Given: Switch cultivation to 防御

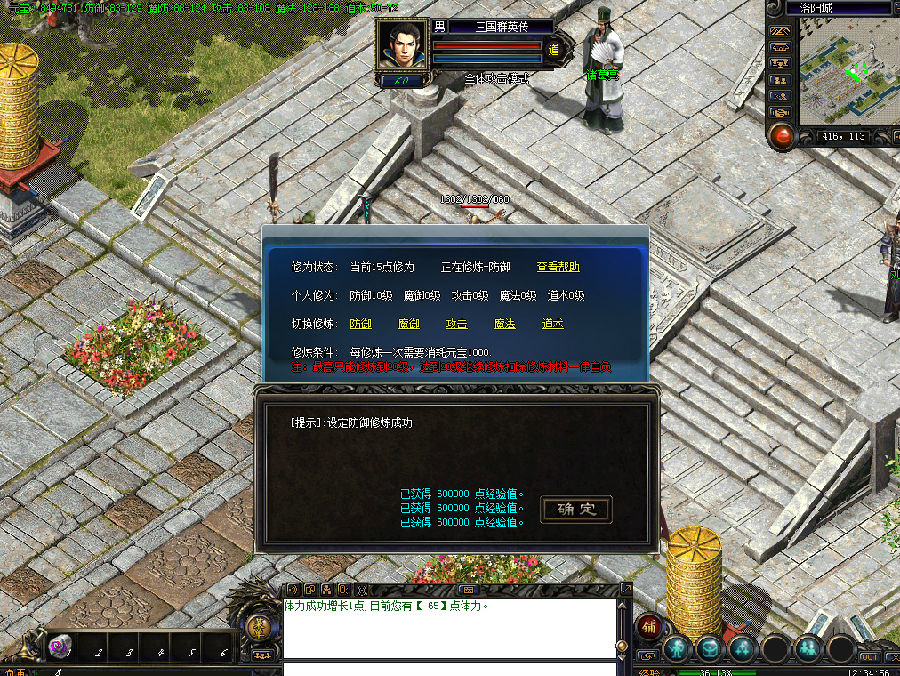Looking at the screenshot, I should (360, 324).
